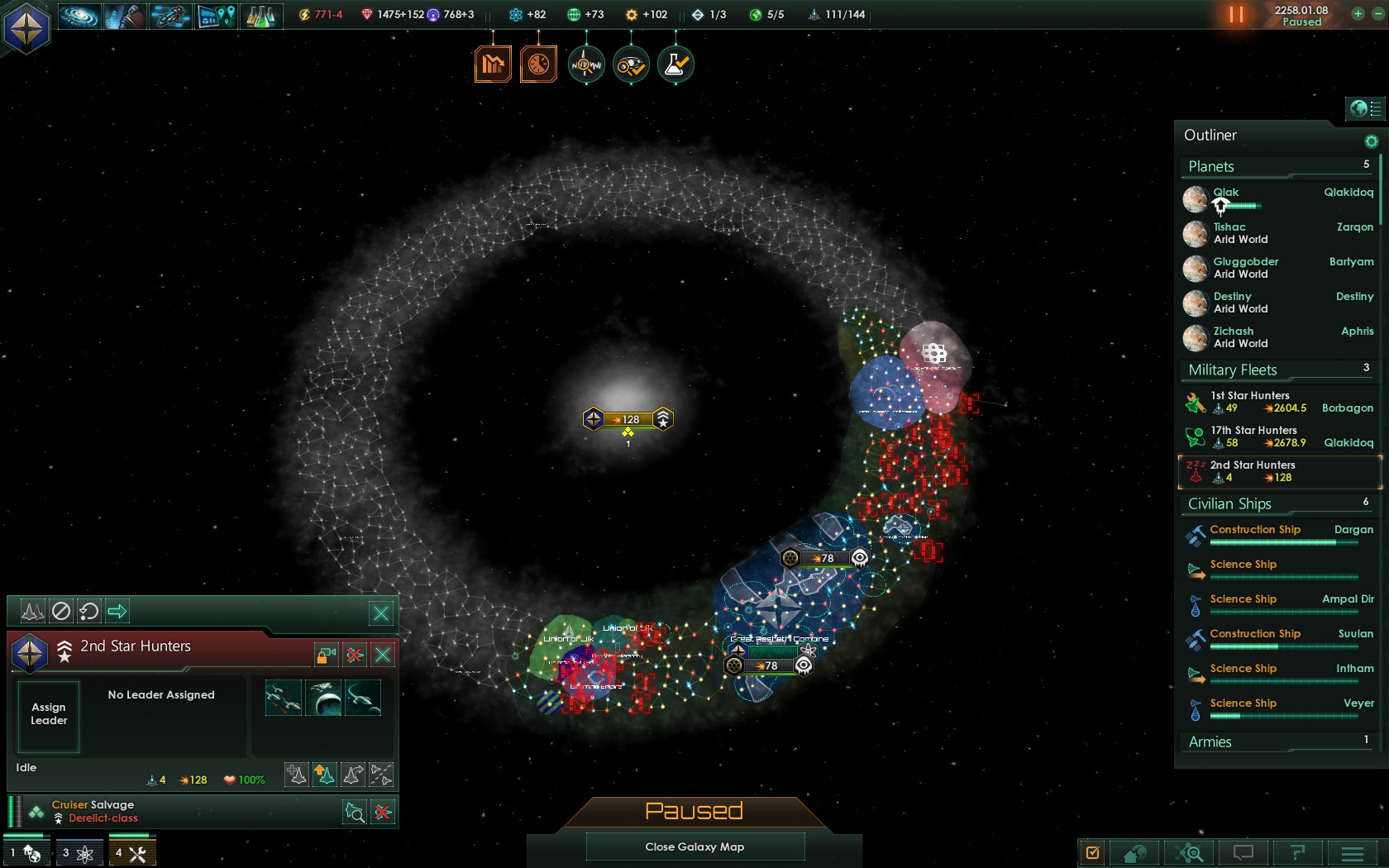The image size is (1389, 868).
Task: Open the research flask topbar icon
Action: (260, 16)
